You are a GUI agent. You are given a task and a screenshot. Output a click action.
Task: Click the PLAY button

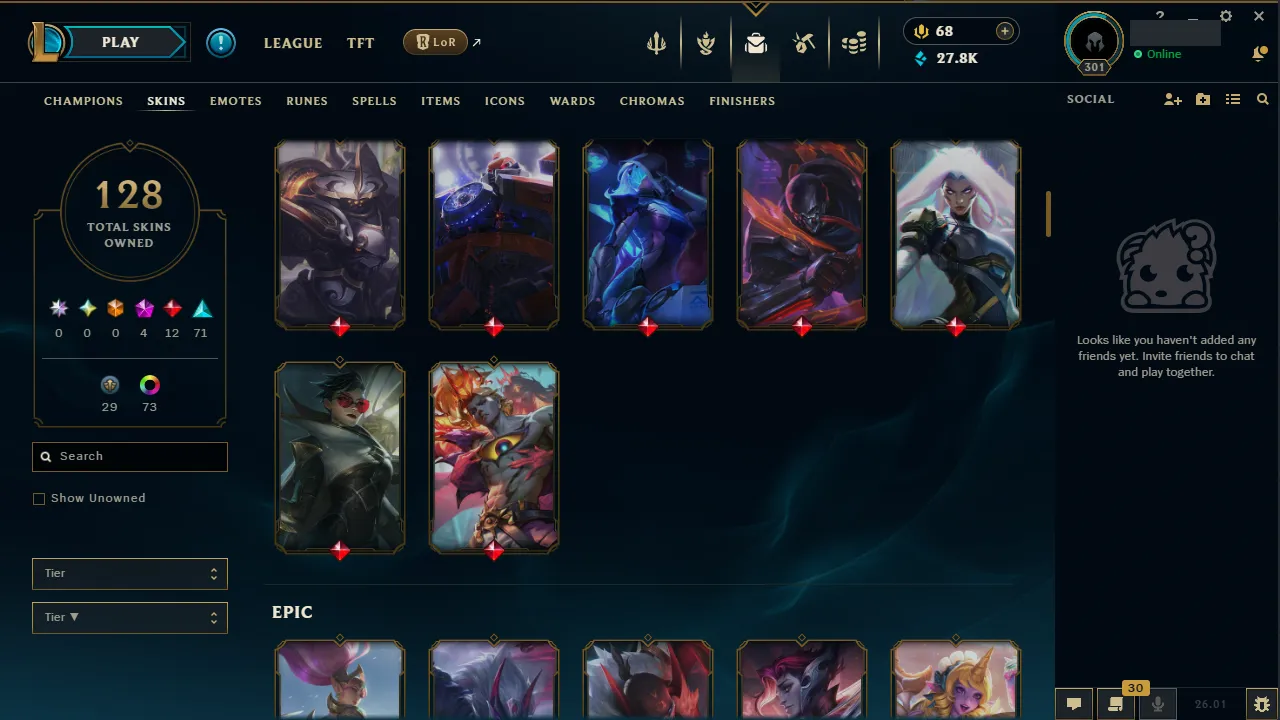pos(120,42)
